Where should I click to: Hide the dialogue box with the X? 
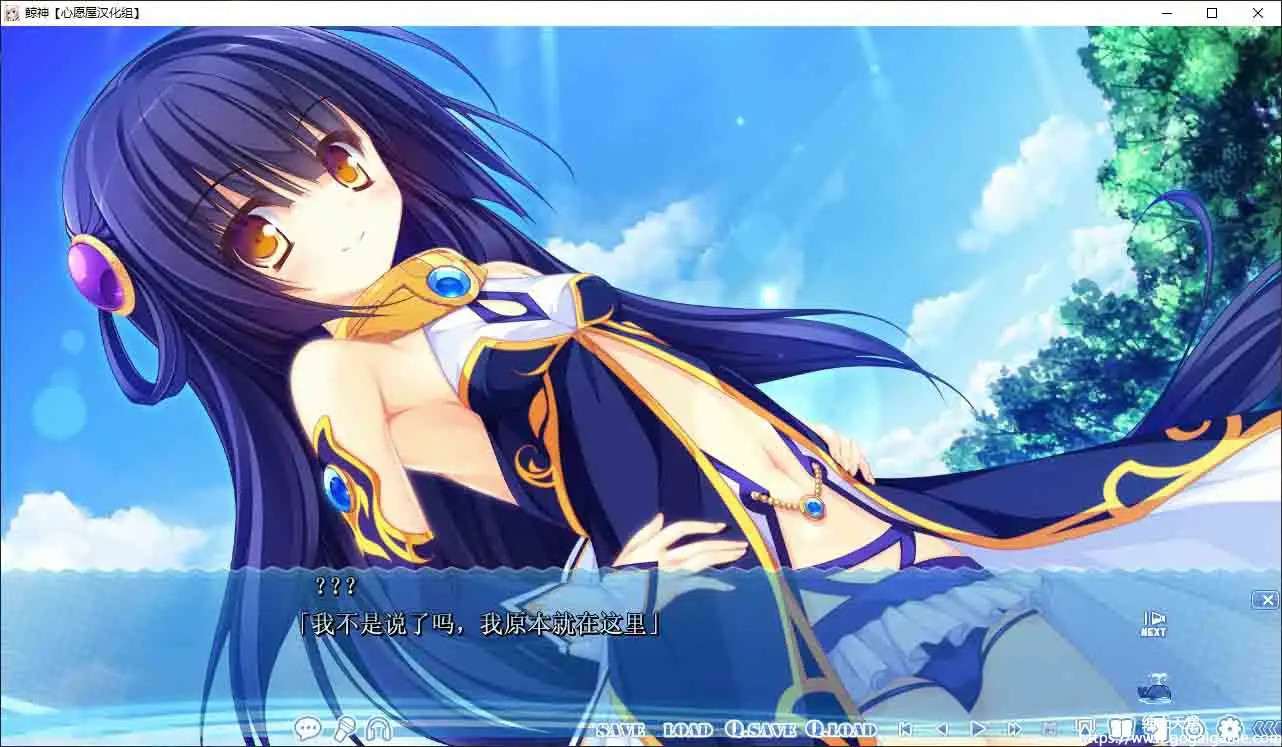(1266, 600)
